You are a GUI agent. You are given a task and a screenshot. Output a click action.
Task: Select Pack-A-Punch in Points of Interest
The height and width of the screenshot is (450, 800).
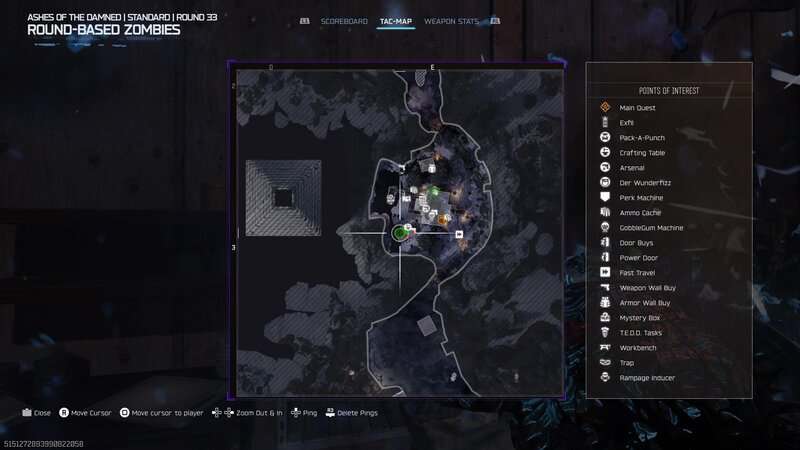(642, 137)
